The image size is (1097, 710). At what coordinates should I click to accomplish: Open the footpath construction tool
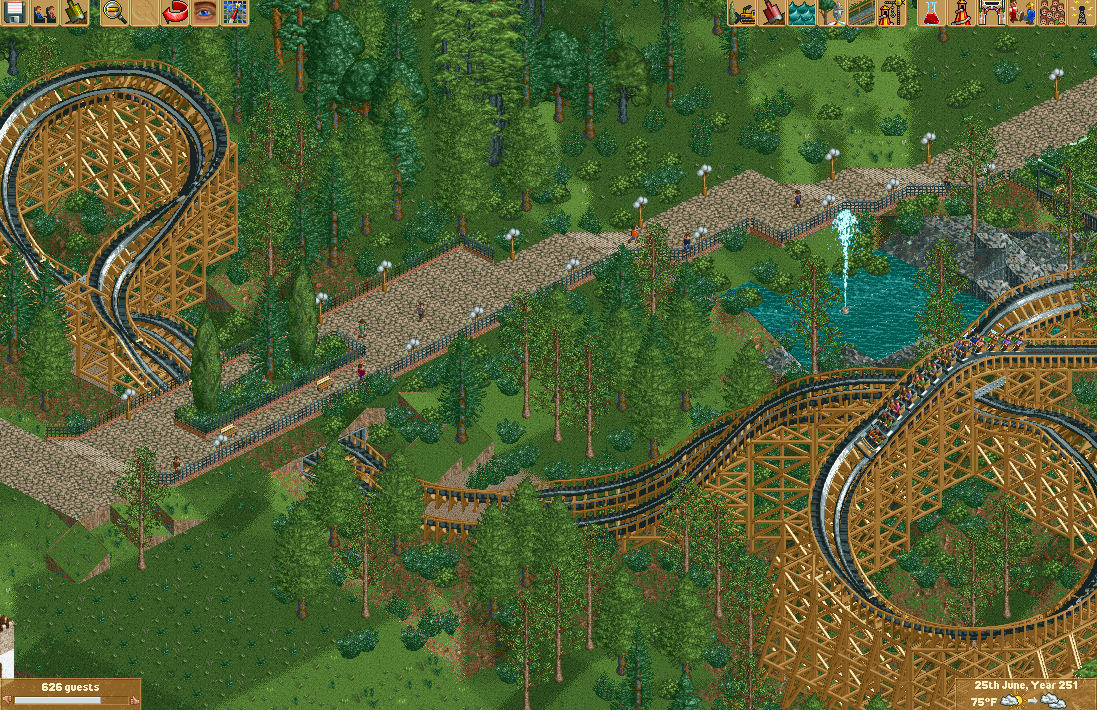pyautogui.click(x=862, y=13)
